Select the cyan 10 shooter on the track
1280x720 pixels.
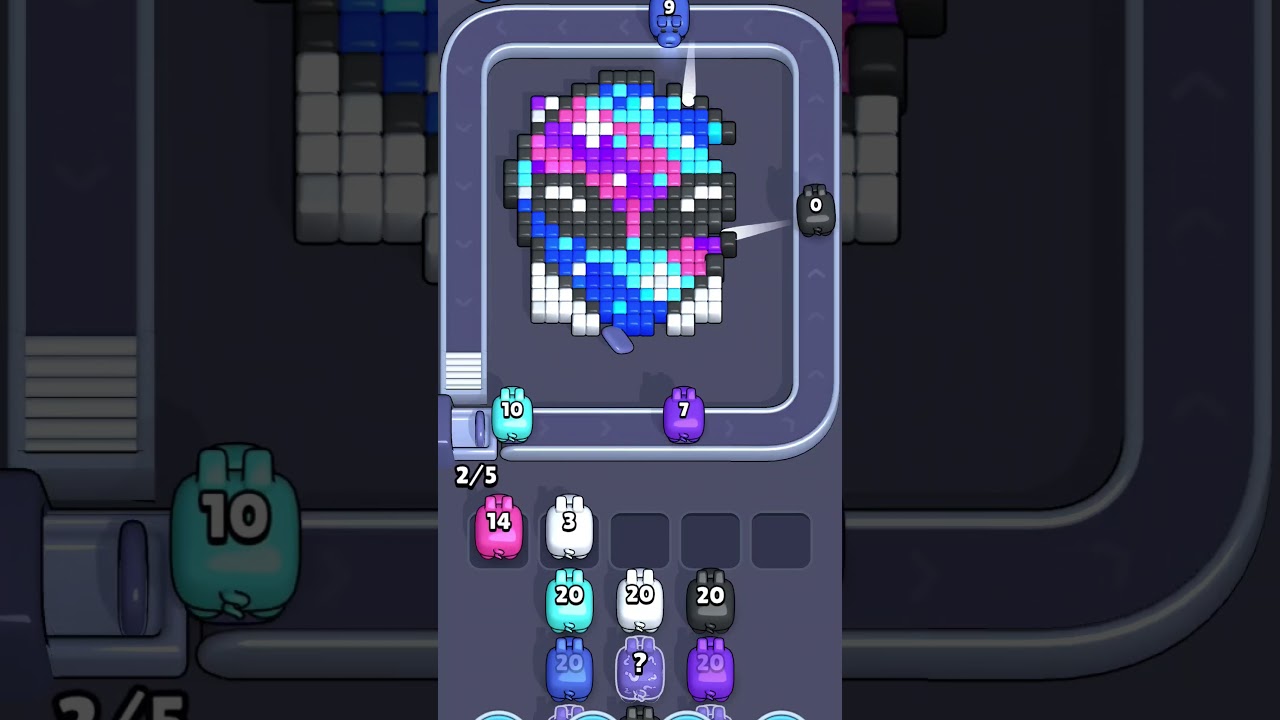511,415
